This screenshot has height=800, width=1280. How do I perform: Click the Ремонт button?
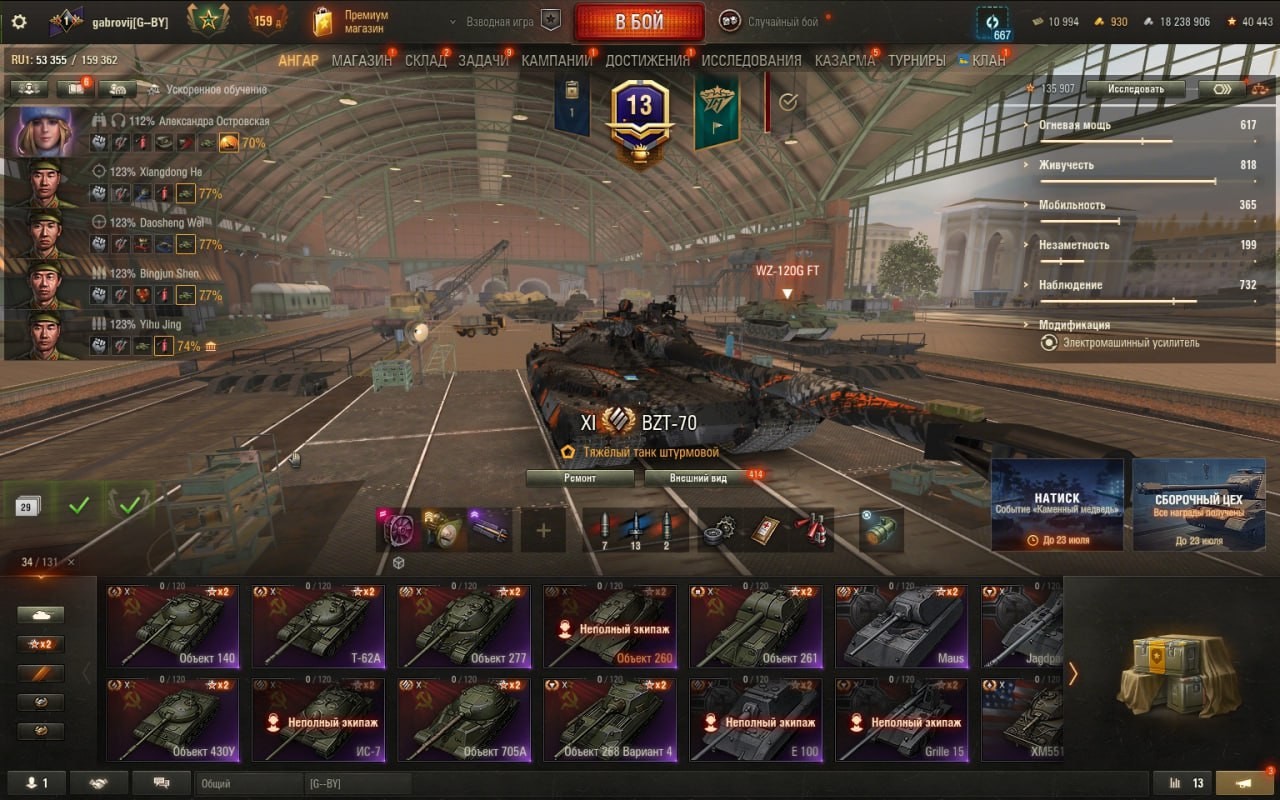(x=580, y=478)
